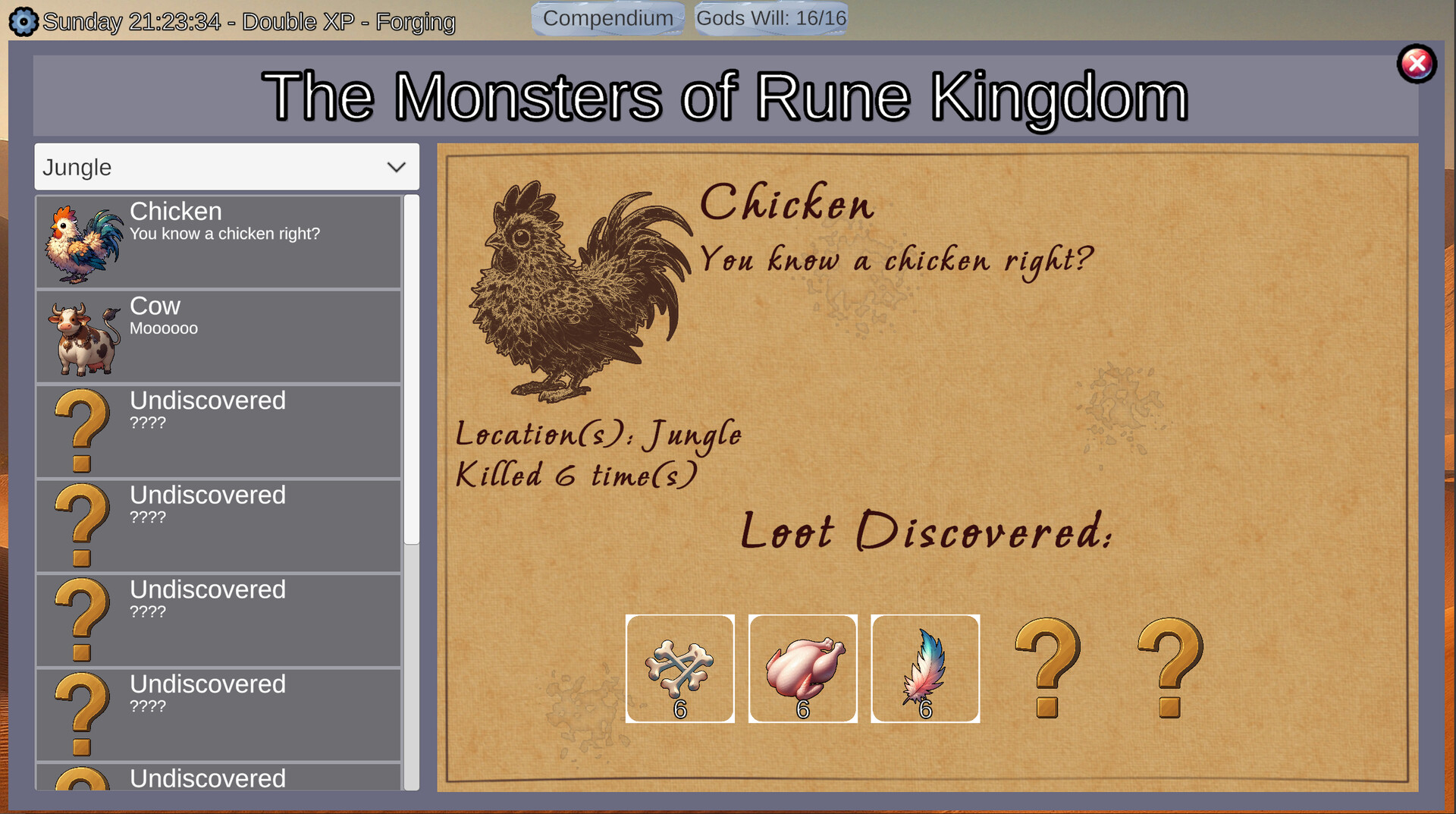Select the bones loot icon

coord(679,668)
